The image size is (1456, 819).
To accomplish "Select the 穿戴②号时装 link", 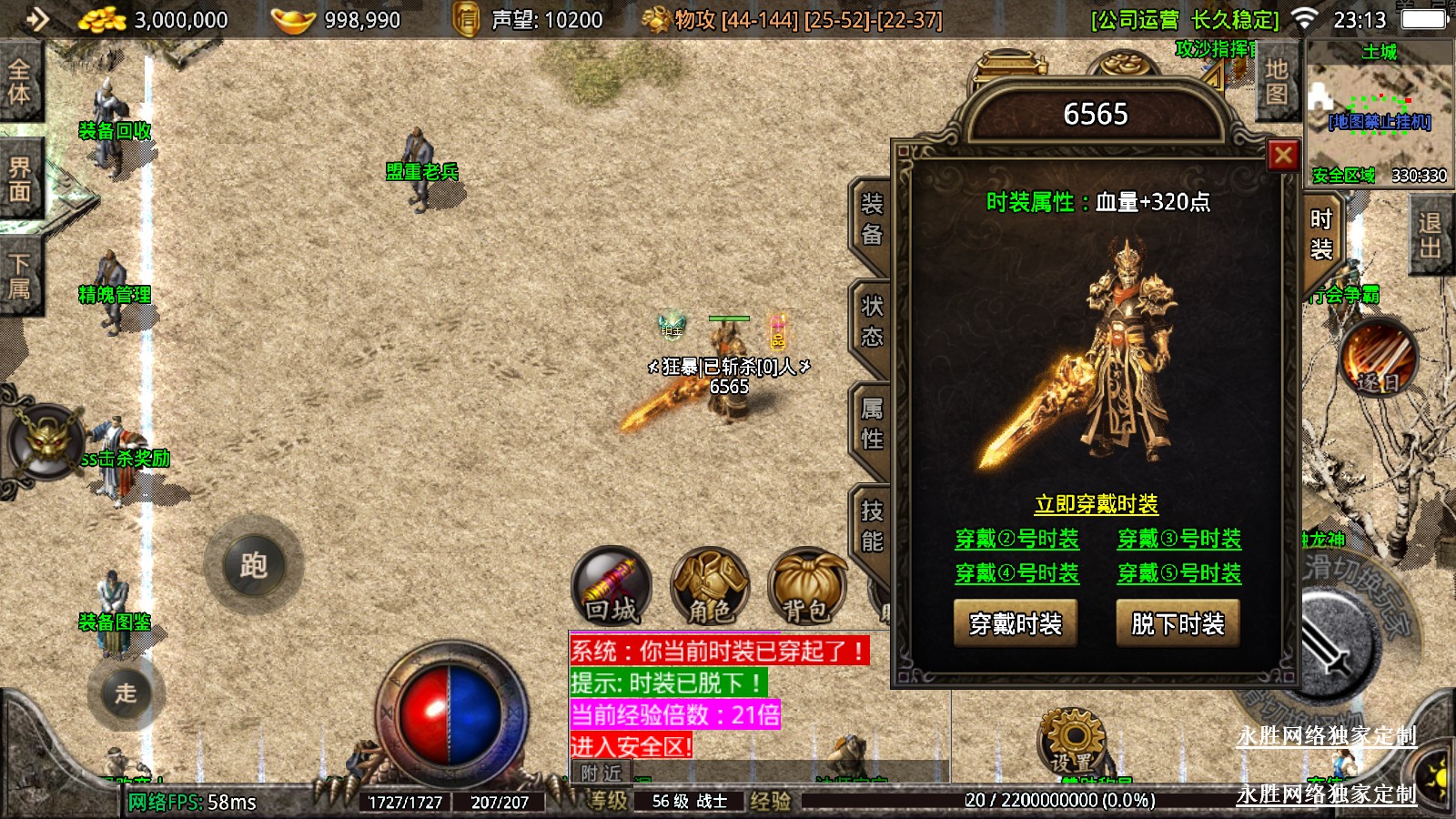I will pyautogui.click(x=1016, y=539).
